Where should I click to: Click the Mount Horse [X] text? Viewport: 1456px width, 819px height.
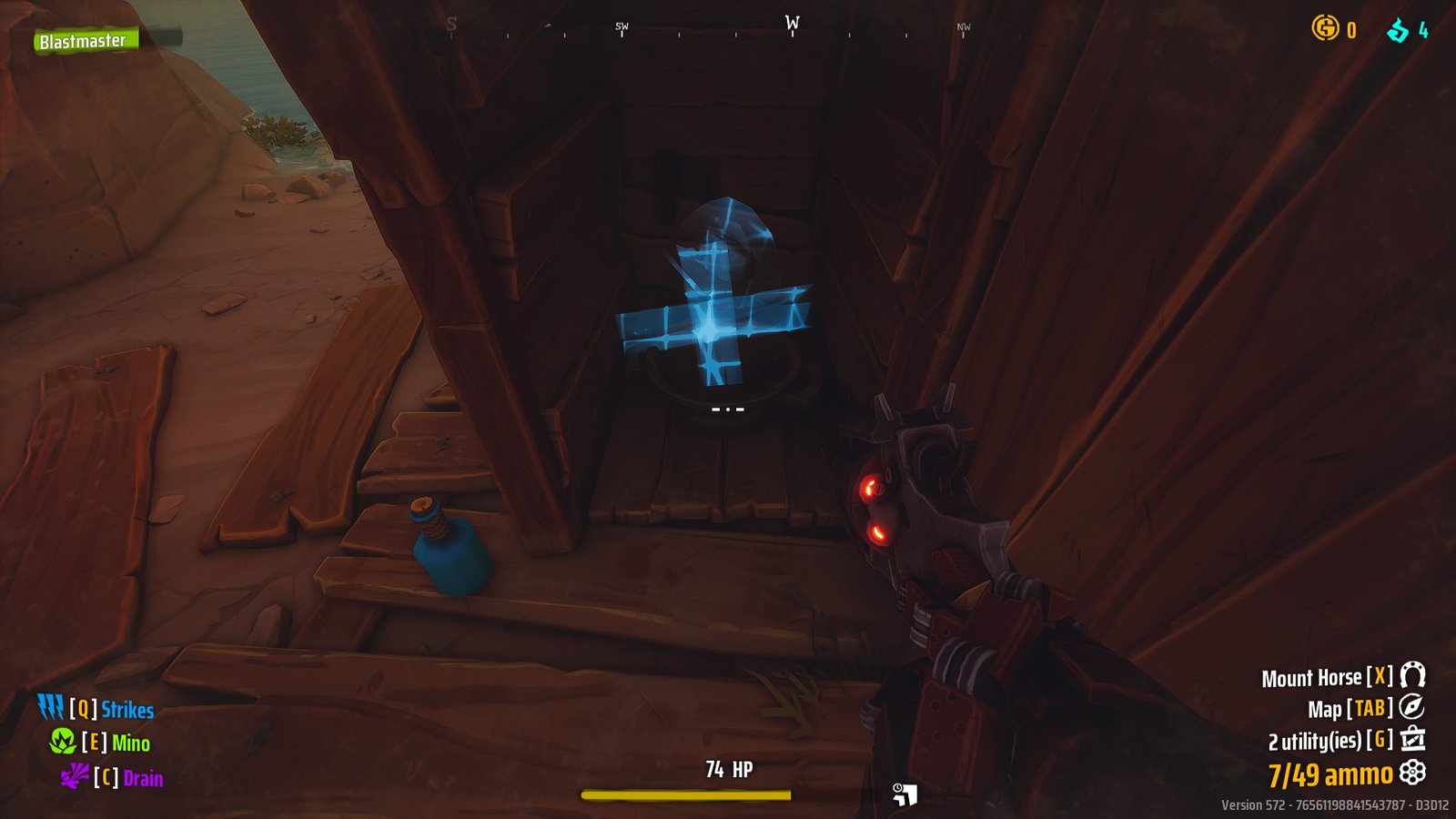pos(1316,677)
